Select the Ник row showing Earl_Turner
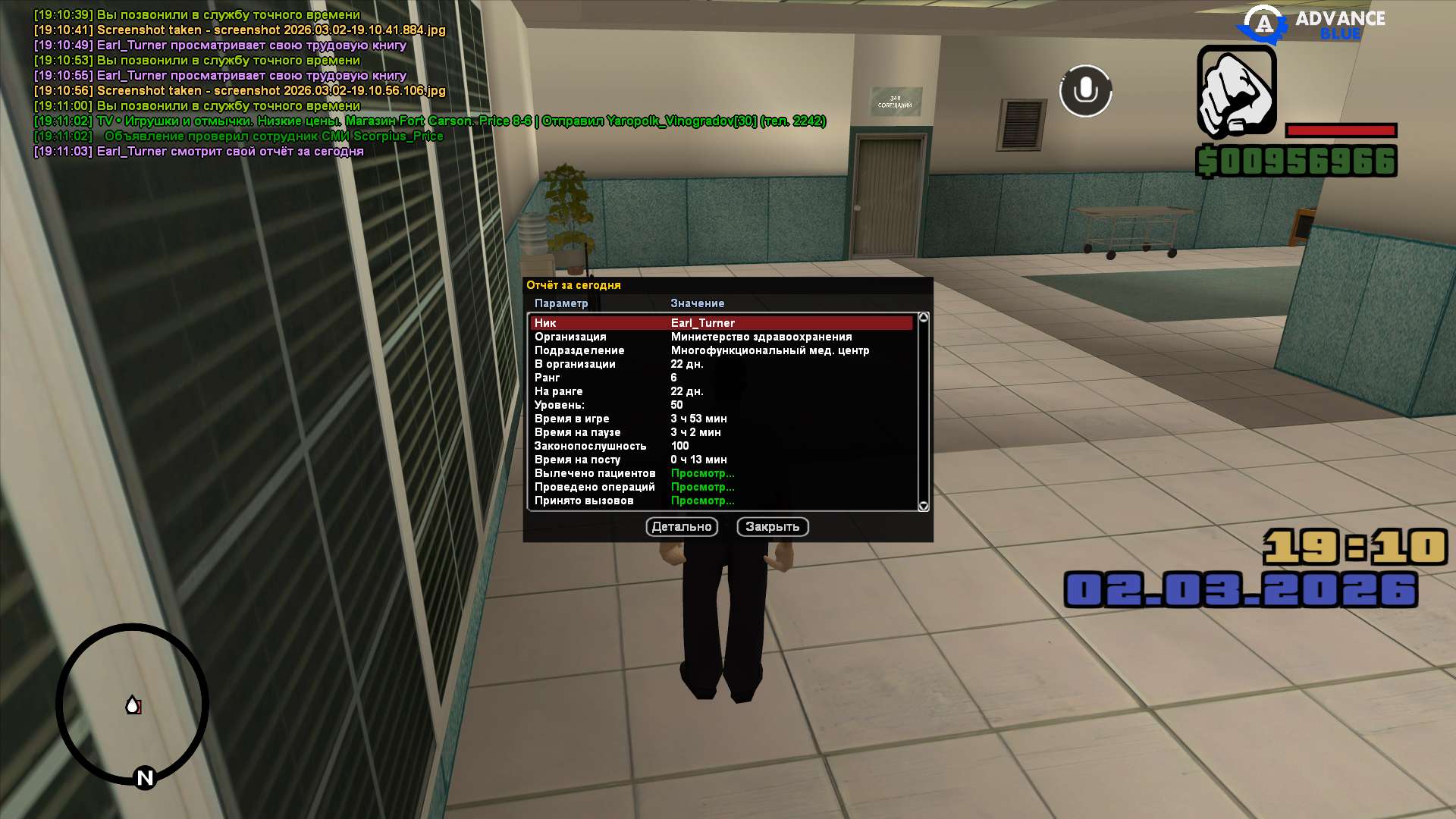This screenshot has width=1456, height=819. 720,323
